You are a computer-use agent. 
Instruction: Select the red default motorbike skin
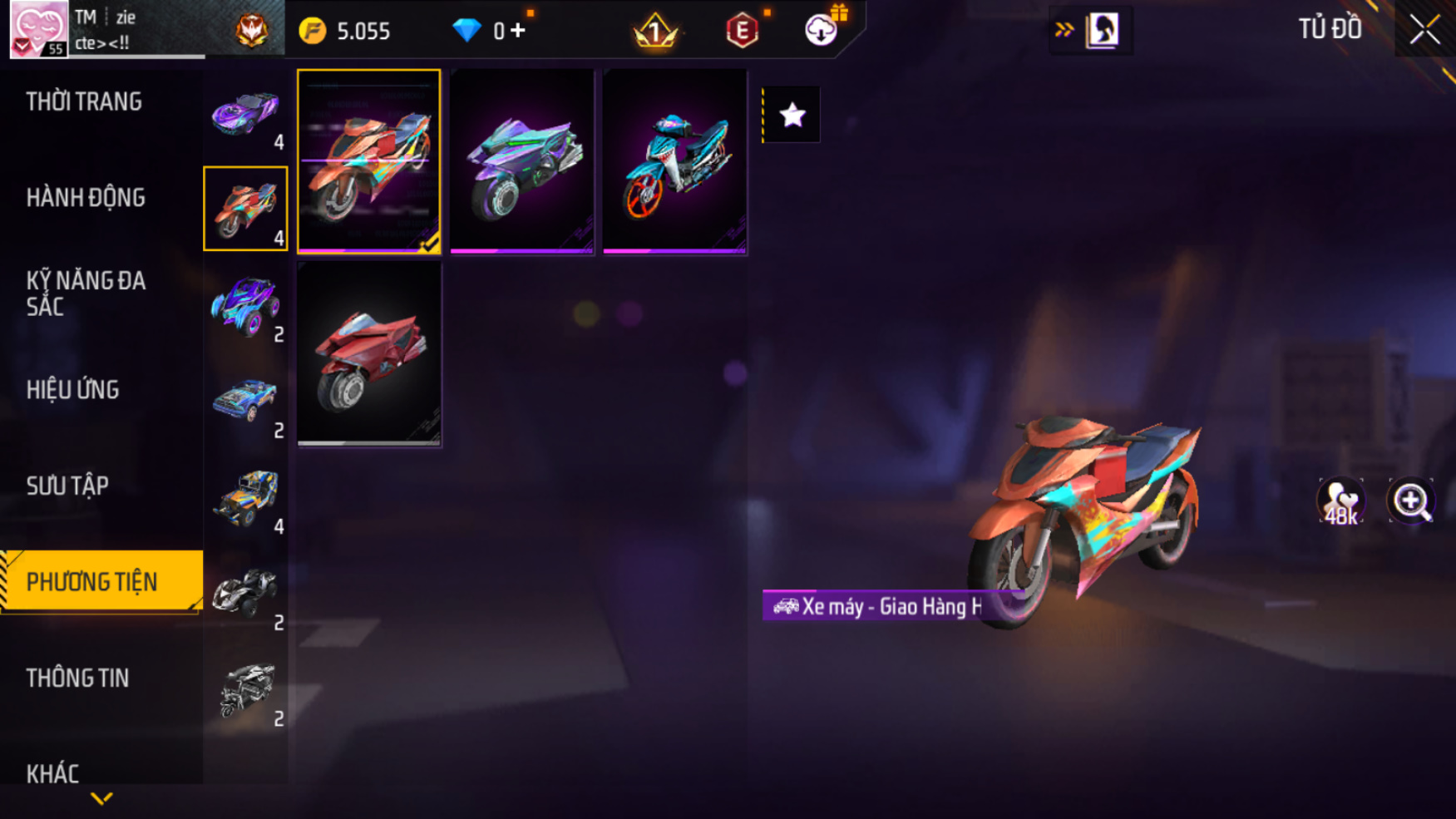click(x=369, y=355)
